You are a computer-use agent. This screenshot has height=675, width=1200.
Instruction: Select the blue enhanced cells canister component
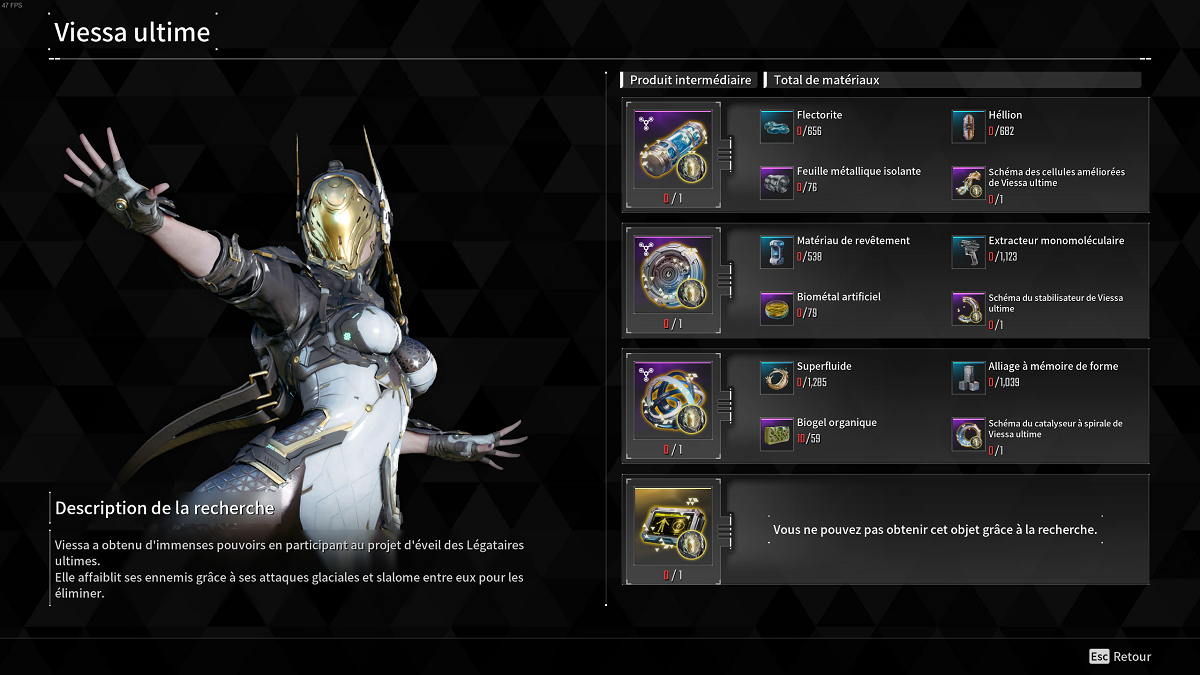pos(673,149)
